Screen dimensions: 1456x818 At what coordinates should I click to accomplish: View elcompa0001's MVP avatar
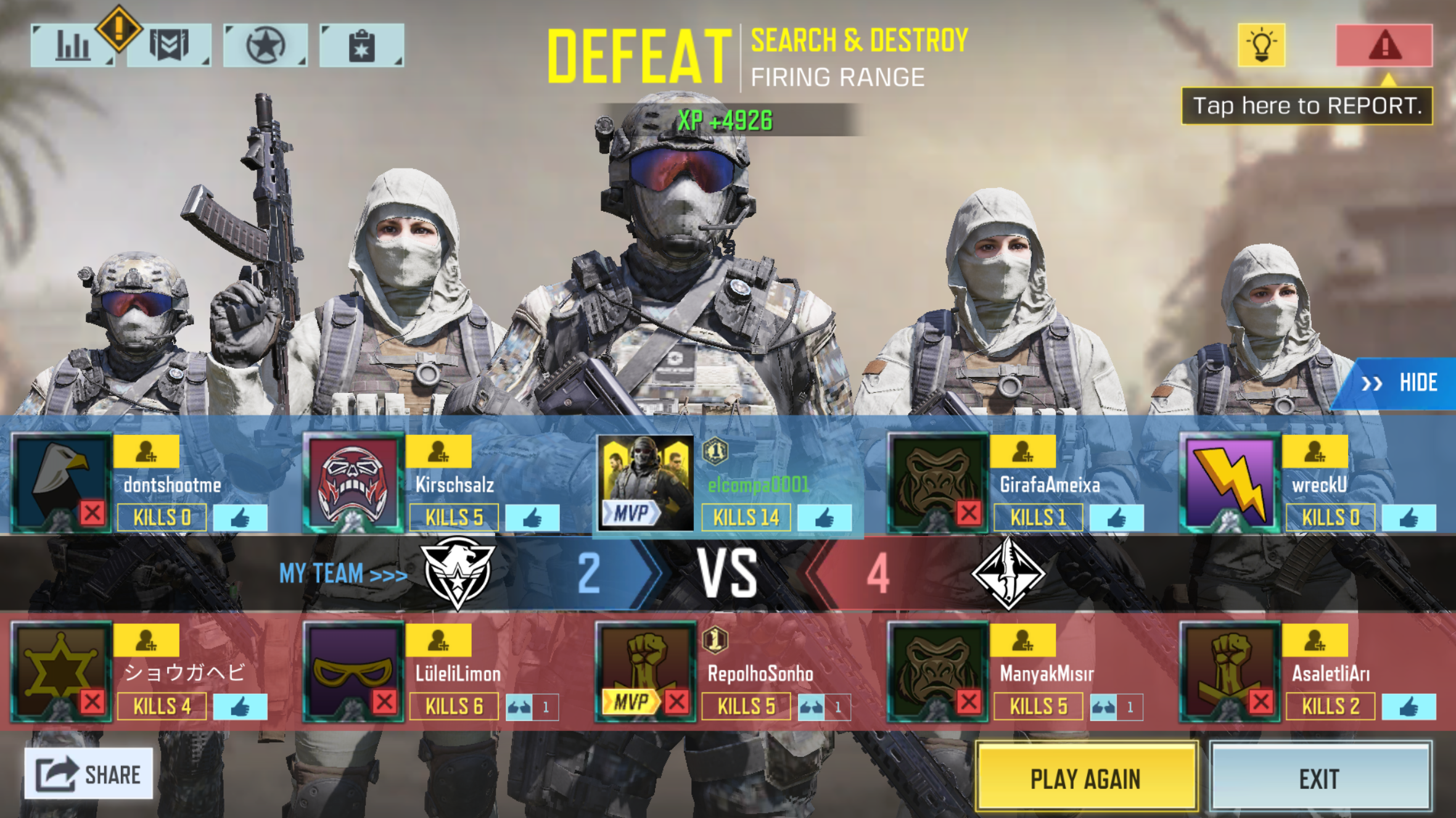click(x=646, y=483)
